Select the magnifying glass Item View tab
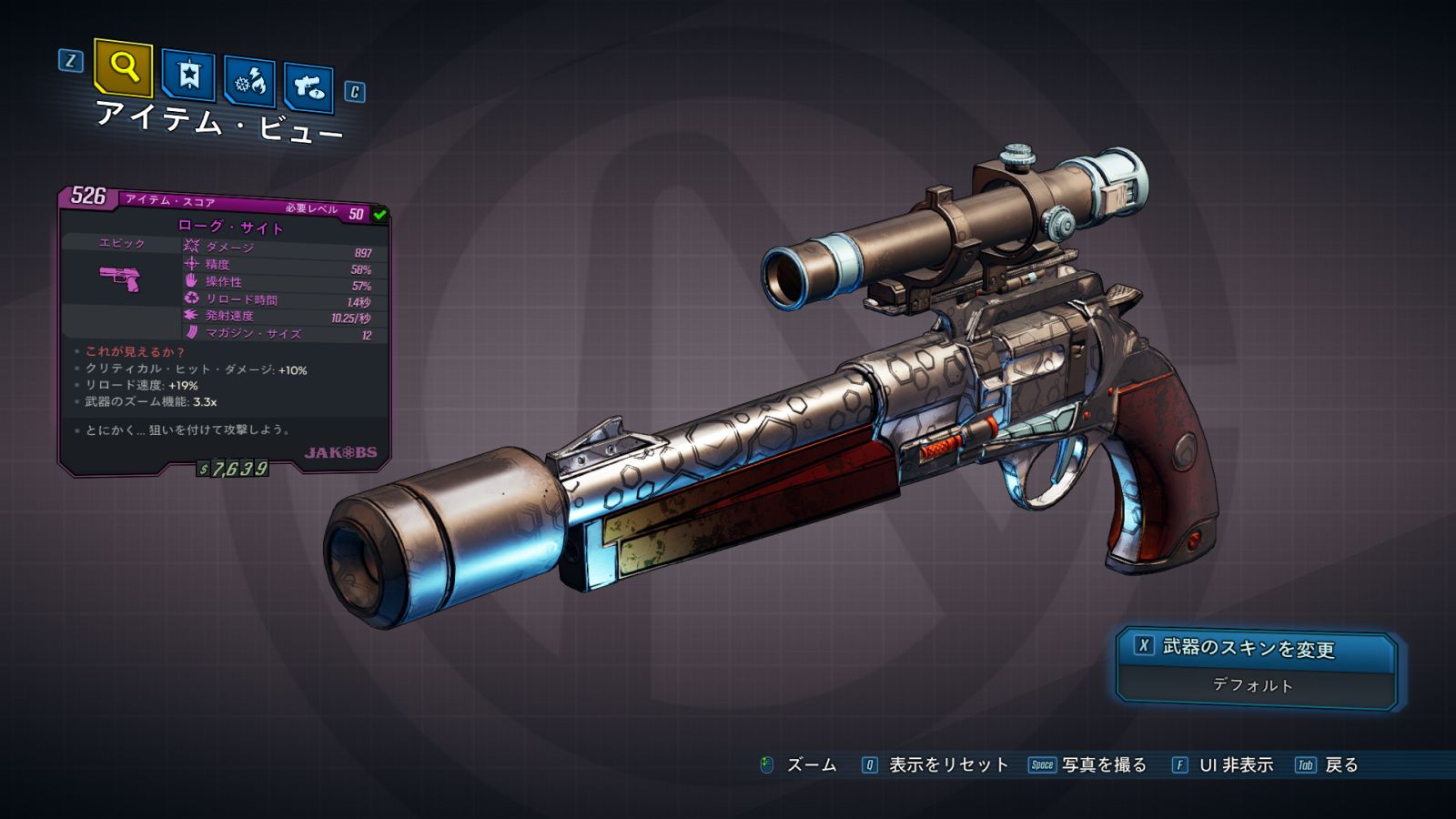 (124, 67)
